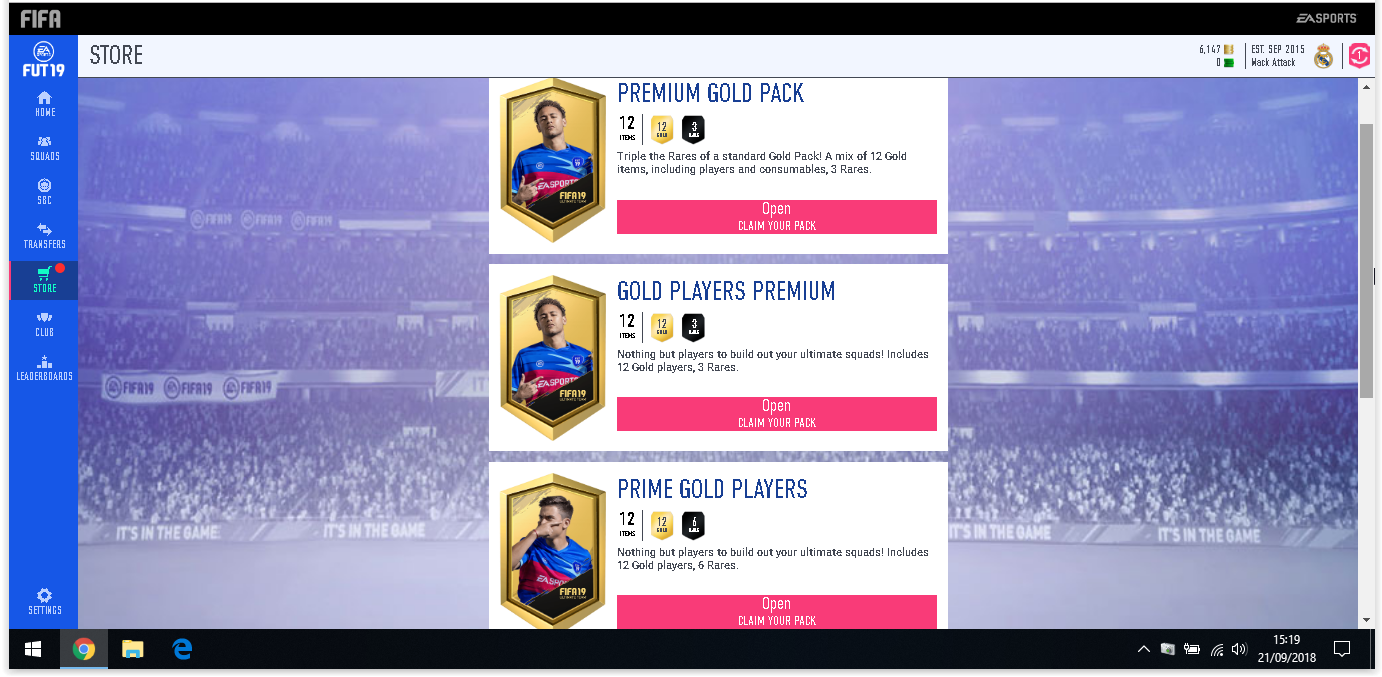Screen dimensions: 1382x677
Task: Click the store page scrollbar down arrow
Action: (1366, 620)
